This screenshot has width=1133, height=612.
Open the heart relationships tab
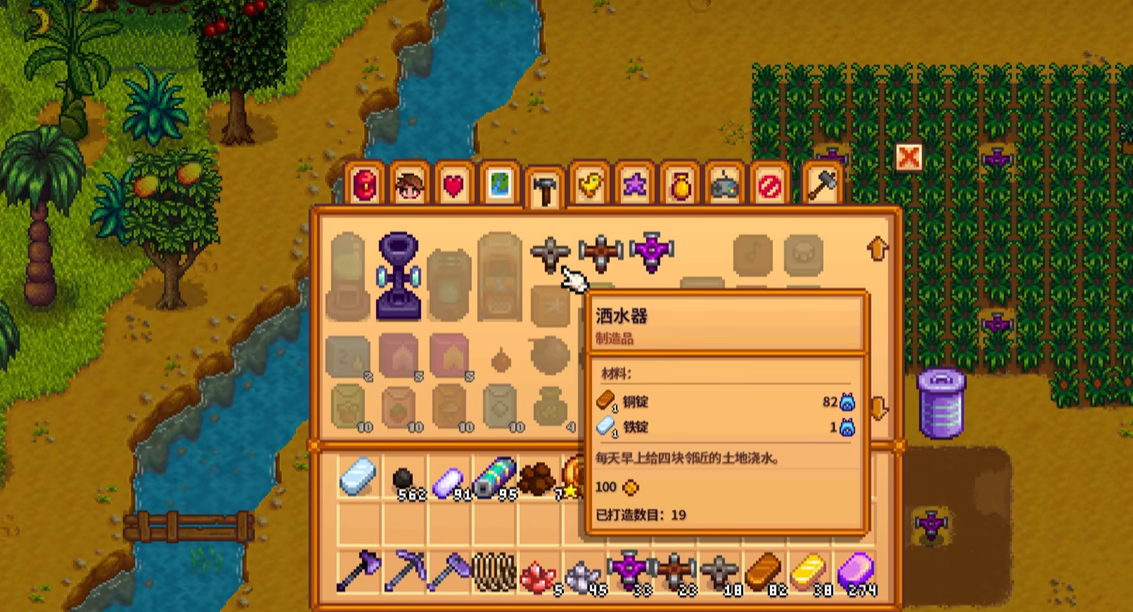455,186
